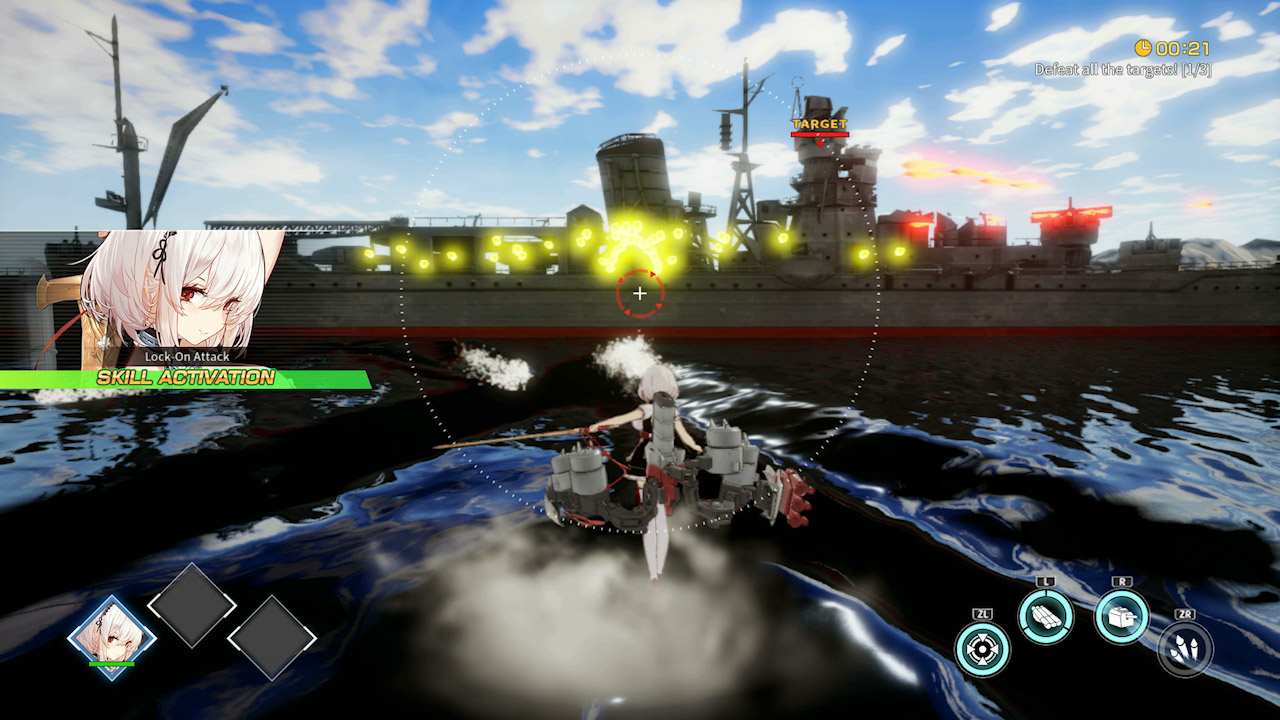Select the ZL lock-on targeting icon
Screen dimensions: 1280x720
tap(980, 648)
